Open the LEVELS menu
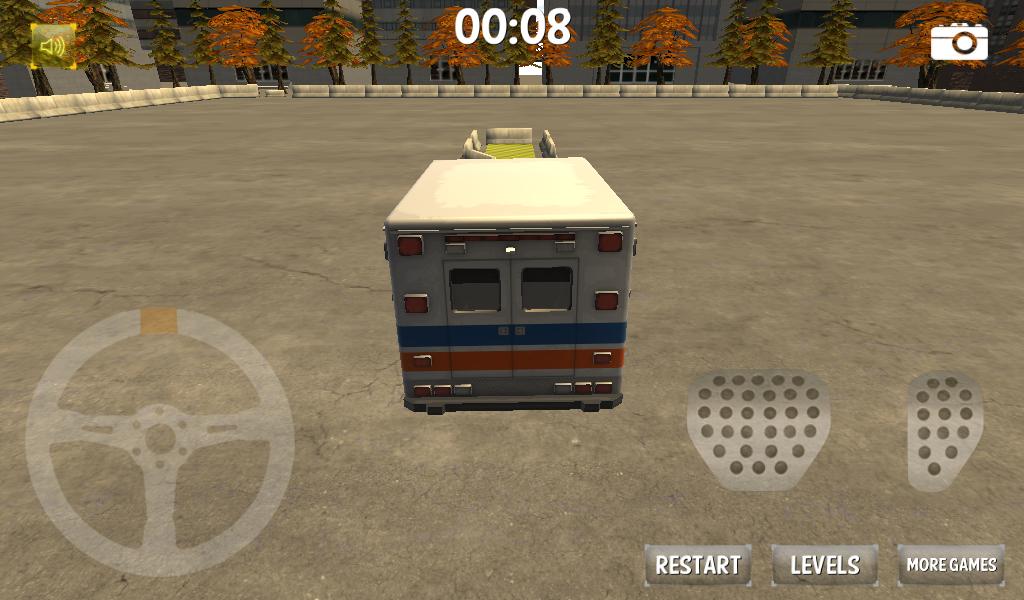1024x600 pixels. (x=825, y=565)
